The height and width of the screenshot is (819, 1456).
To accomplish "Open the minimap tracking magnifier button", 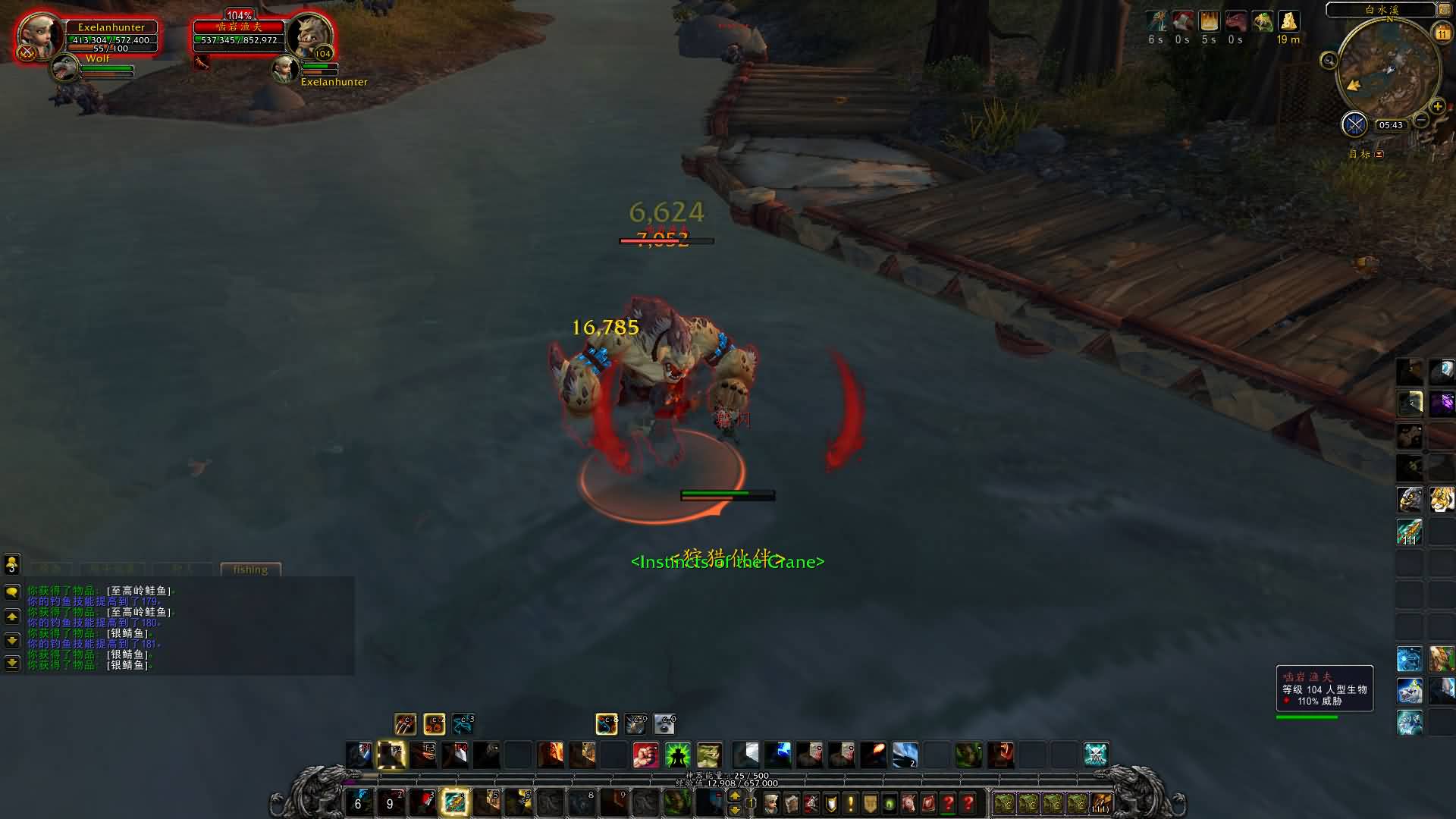I will [1329, 61].
